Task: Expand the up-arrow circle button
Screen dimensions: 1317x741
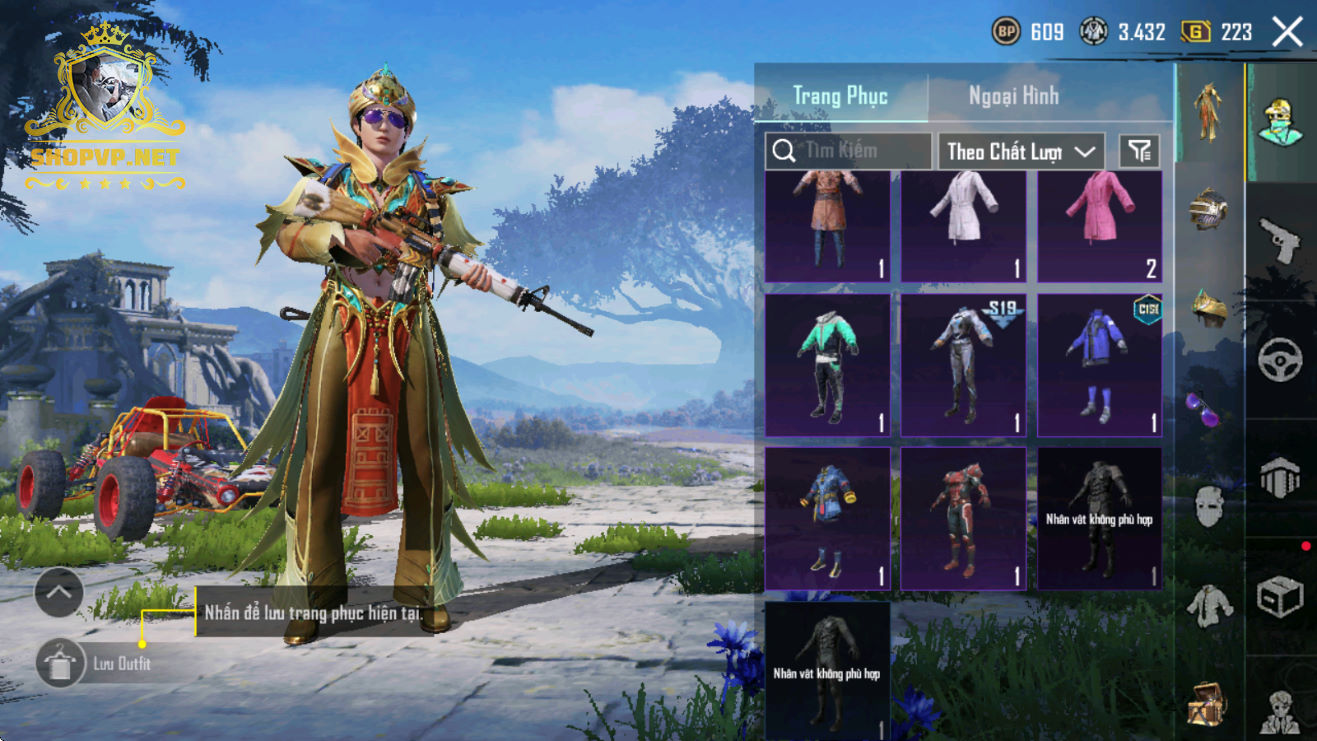Action: tap(59, 594)
